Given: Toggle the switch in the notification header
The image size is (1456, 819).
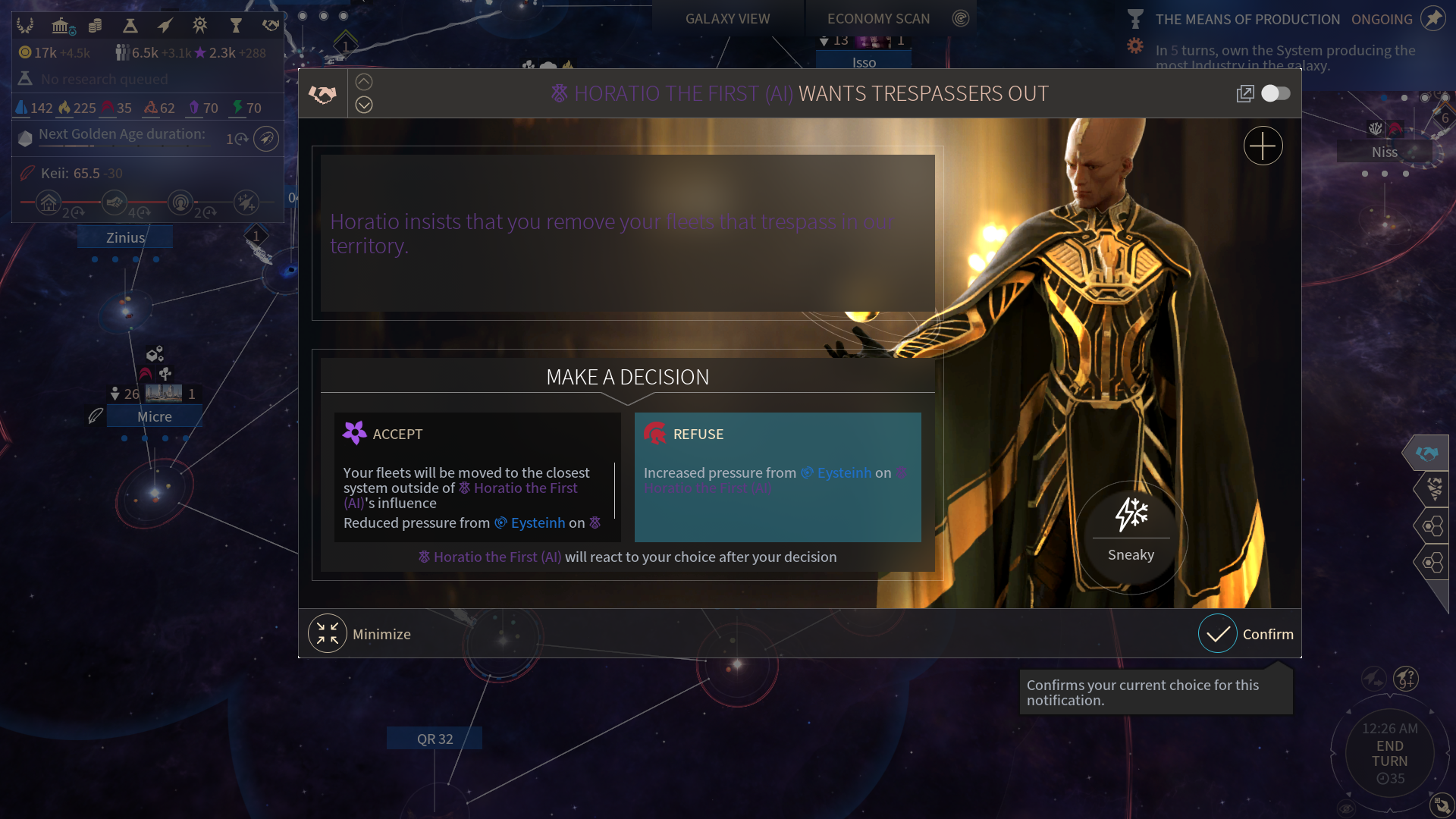Looking at the screenshot, I should pos(1276,93).
